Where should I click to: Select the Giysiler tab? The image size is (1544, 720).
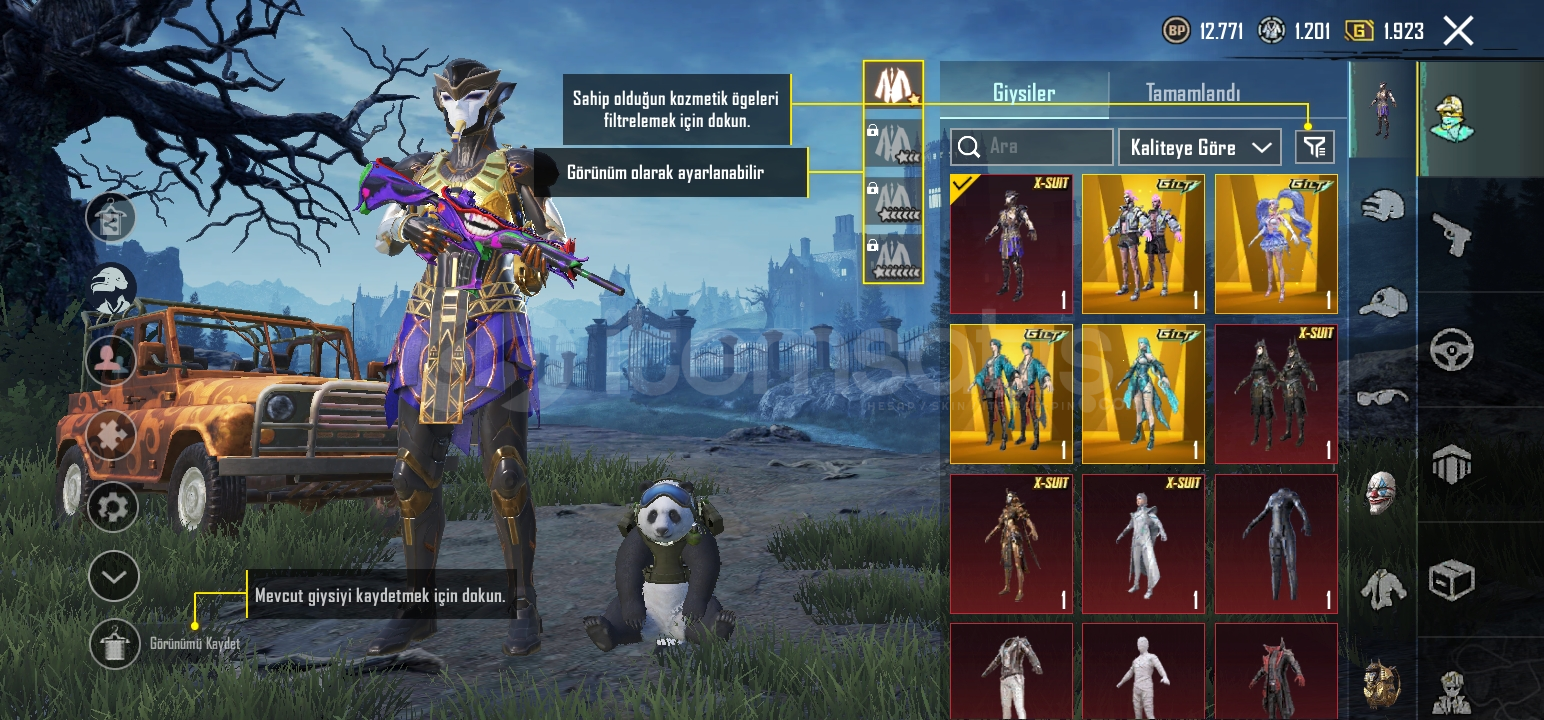(x=1024, y=93)
